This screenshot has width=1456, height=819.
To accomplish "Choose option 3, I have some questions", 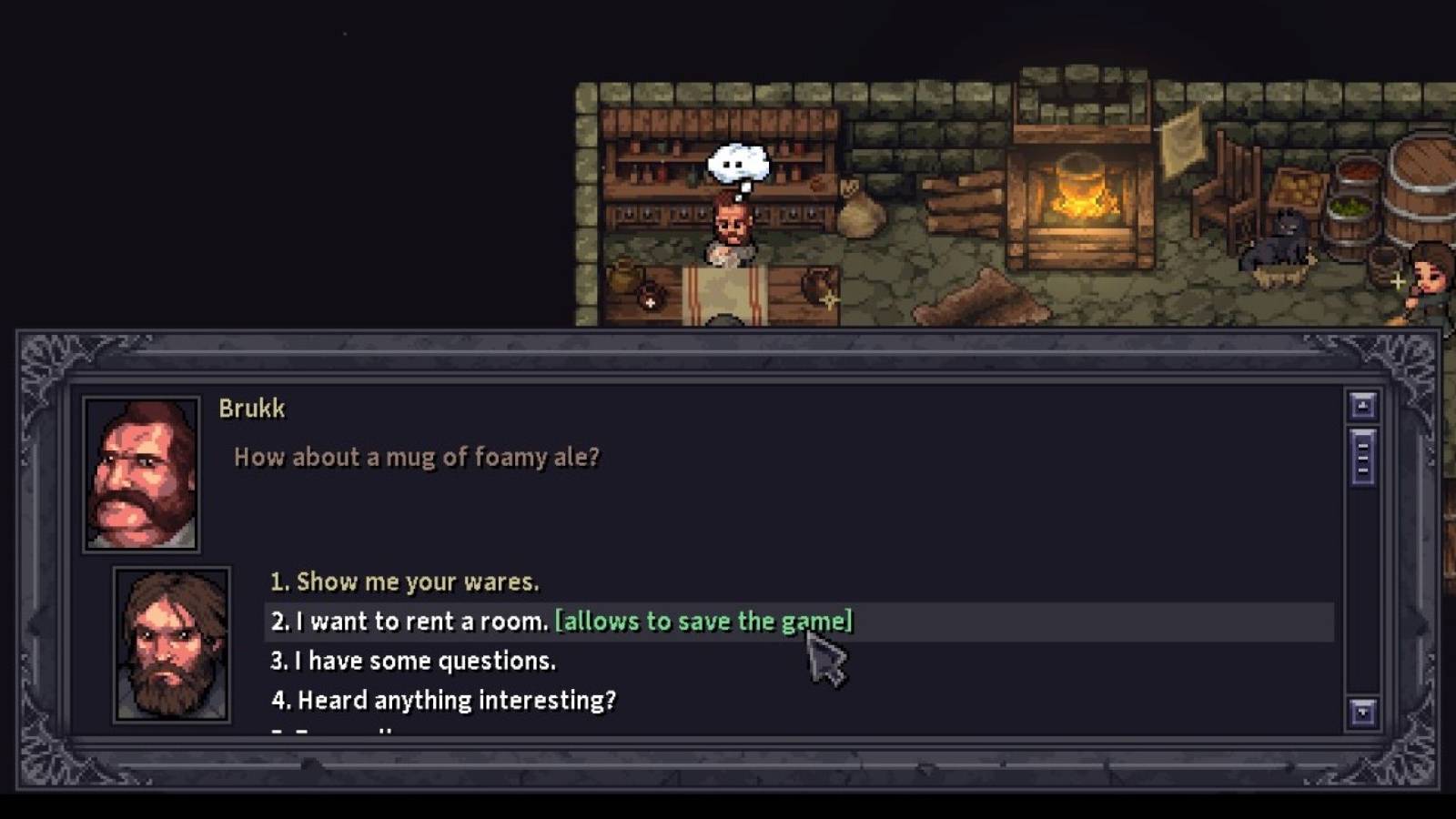I will [x=413, y=661].
